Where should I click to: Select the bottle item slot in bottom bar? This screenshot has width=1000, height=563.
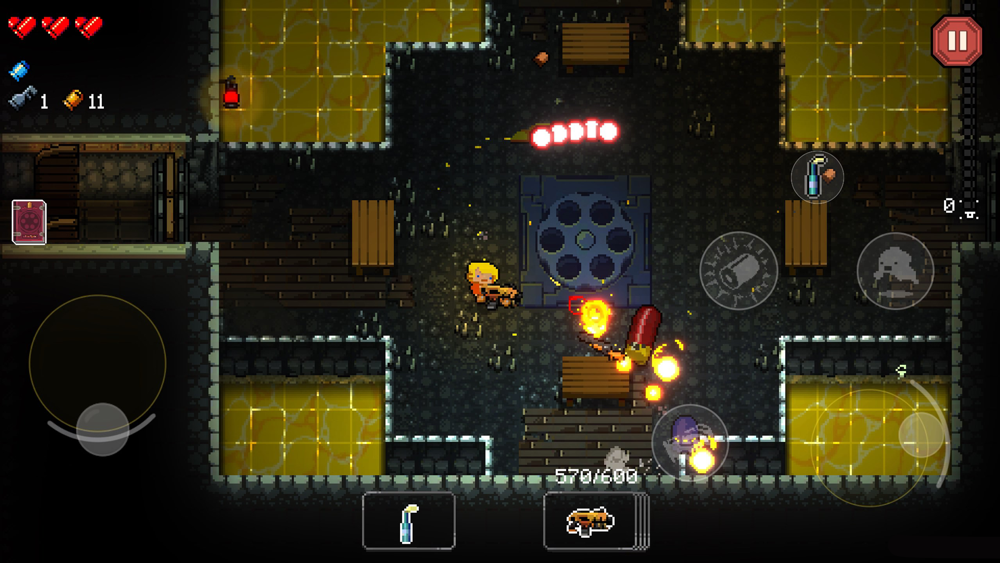pos(408,521)
